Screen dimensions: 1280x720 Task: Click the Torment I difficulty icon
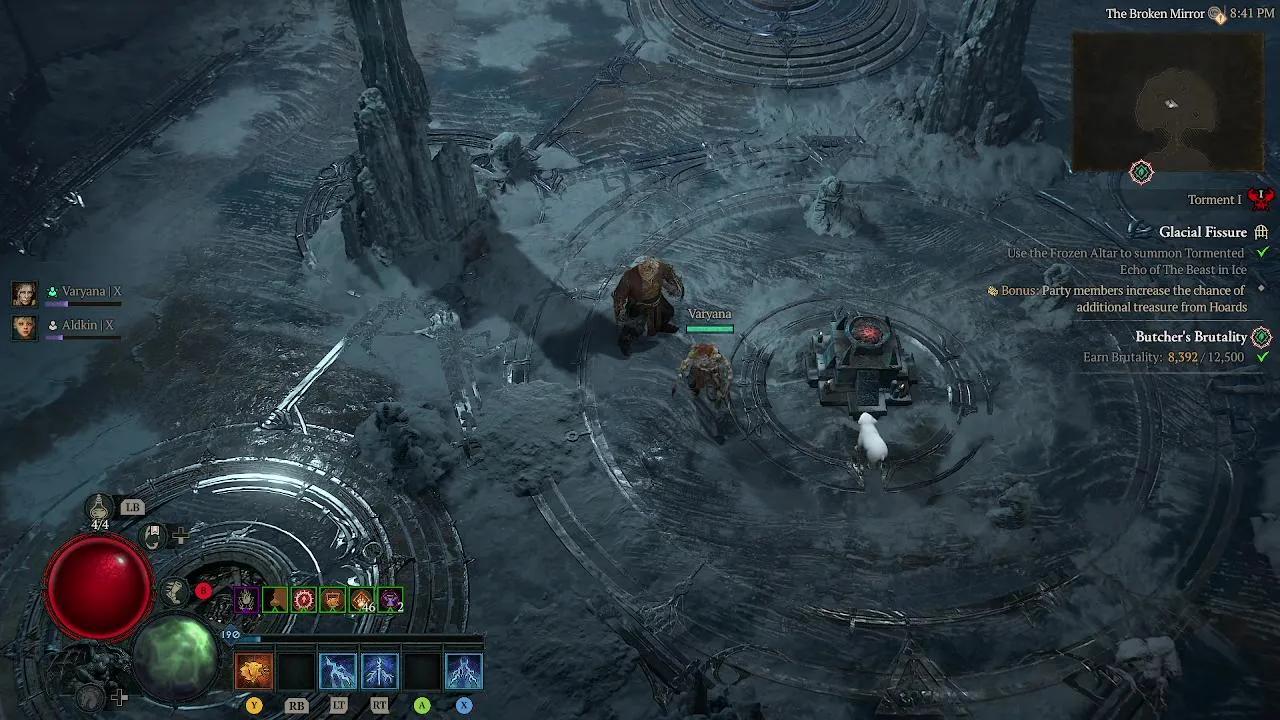click(x=1261, y=199)
